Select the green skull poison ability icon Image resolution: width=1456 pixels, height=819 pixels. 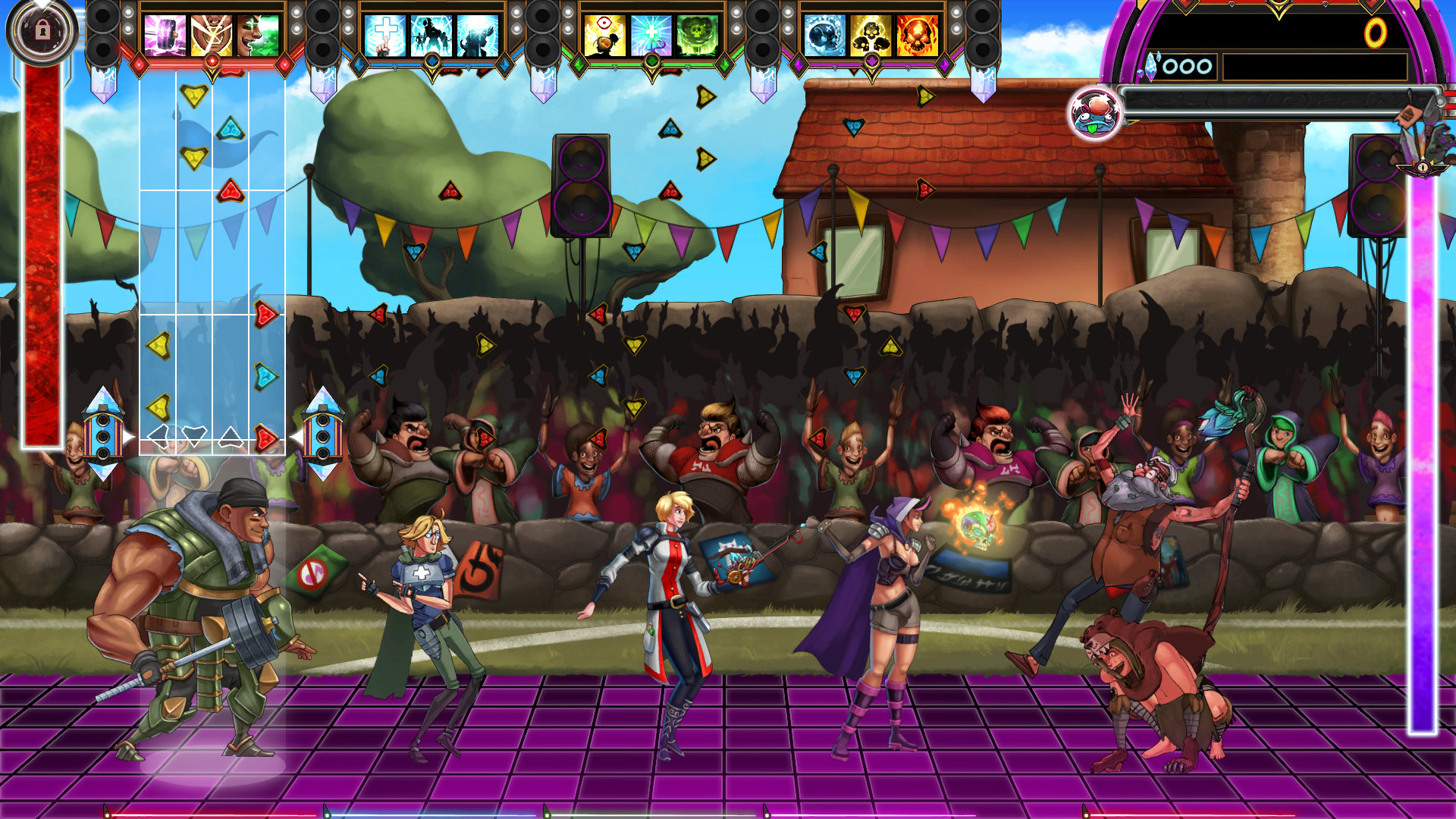(697, 35)
